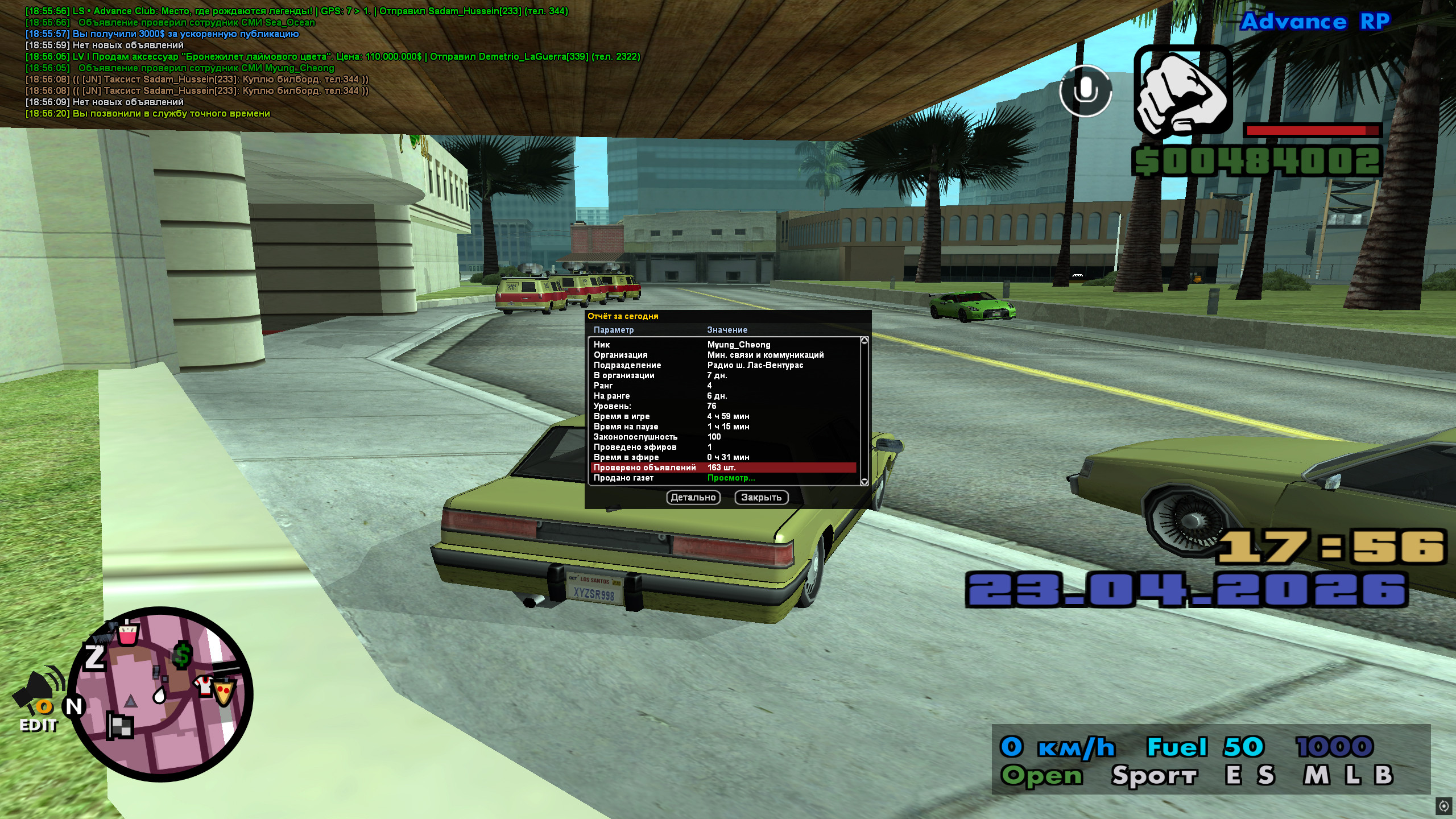1456x819 pixels.
Task: Choose the Время в игре row
Action: [723, 416]
